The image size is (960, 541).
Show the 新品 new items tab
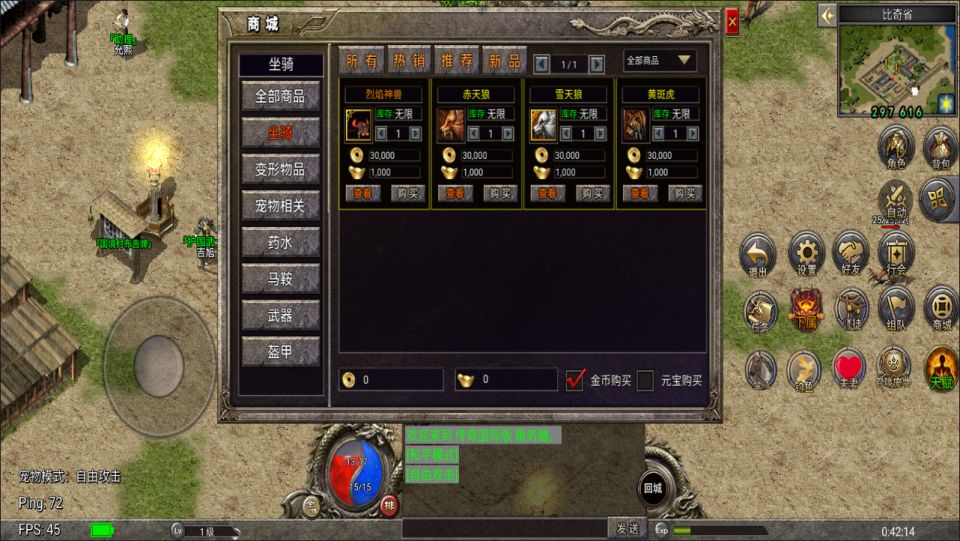point(504,61)
